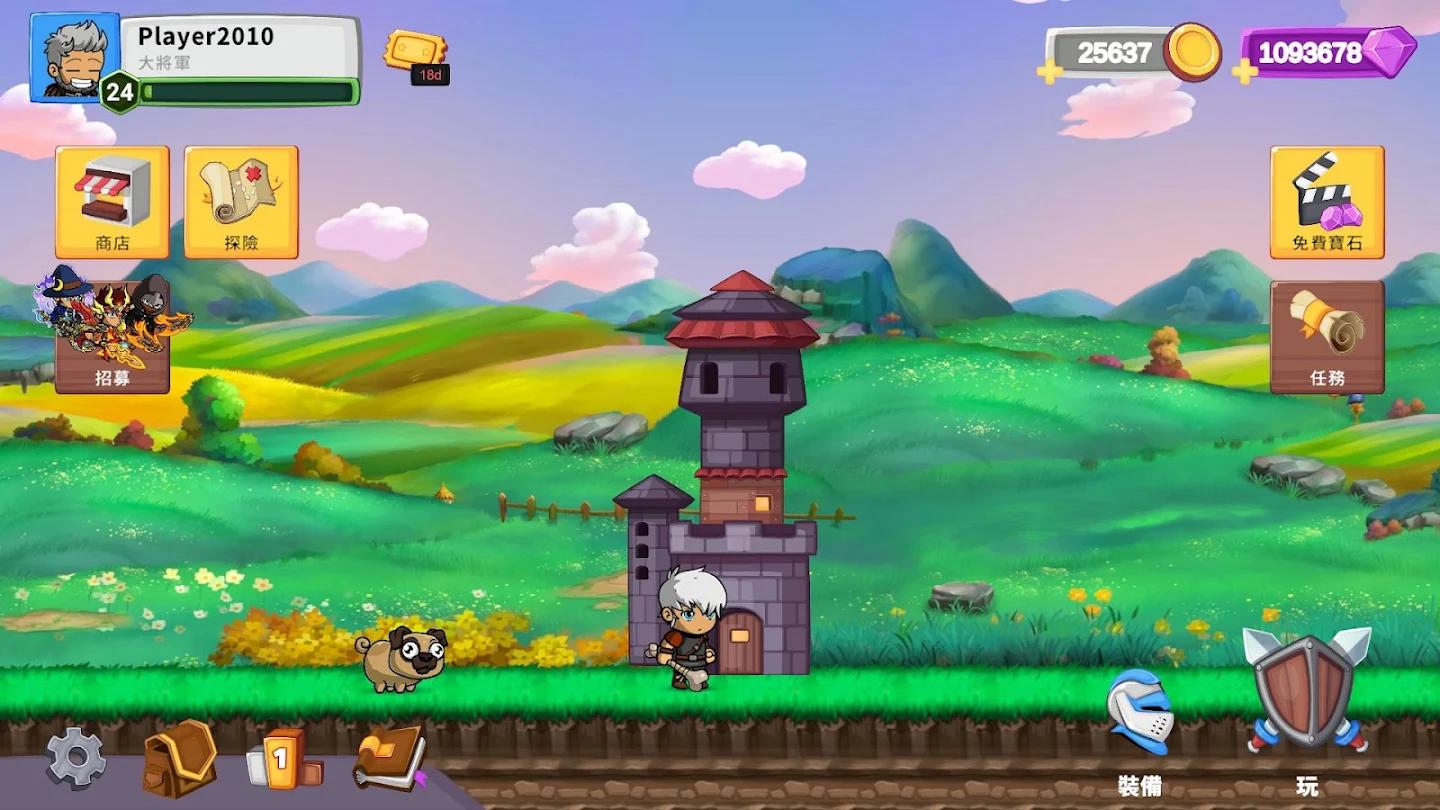1440x810 pixels.
Task: Open the 任務 quests scroll
Action: [x=1327, y=337]
